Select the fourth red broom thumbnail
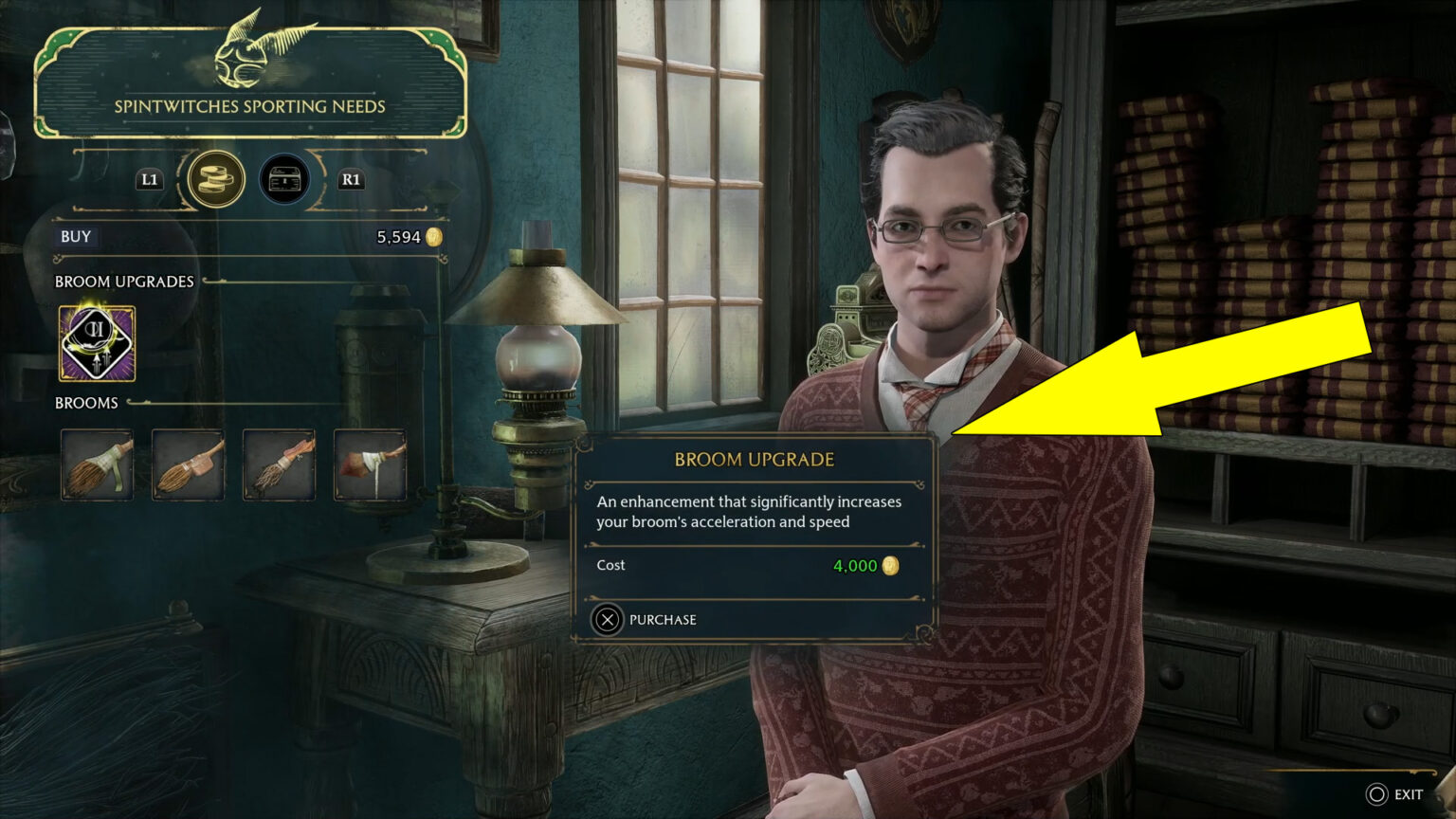Image resolution: width=1456 pixels, height=819 pixels. 370,464
